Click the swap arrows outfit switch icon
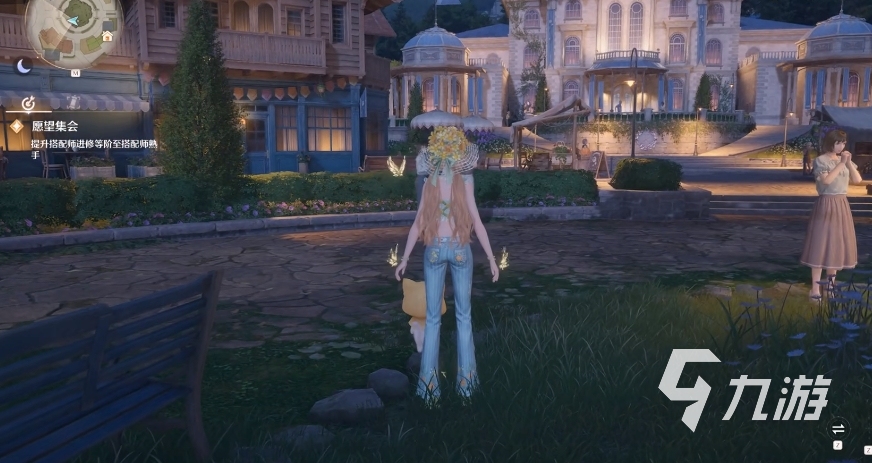Screen dimensions: 872x463 (x=838, y=429)
